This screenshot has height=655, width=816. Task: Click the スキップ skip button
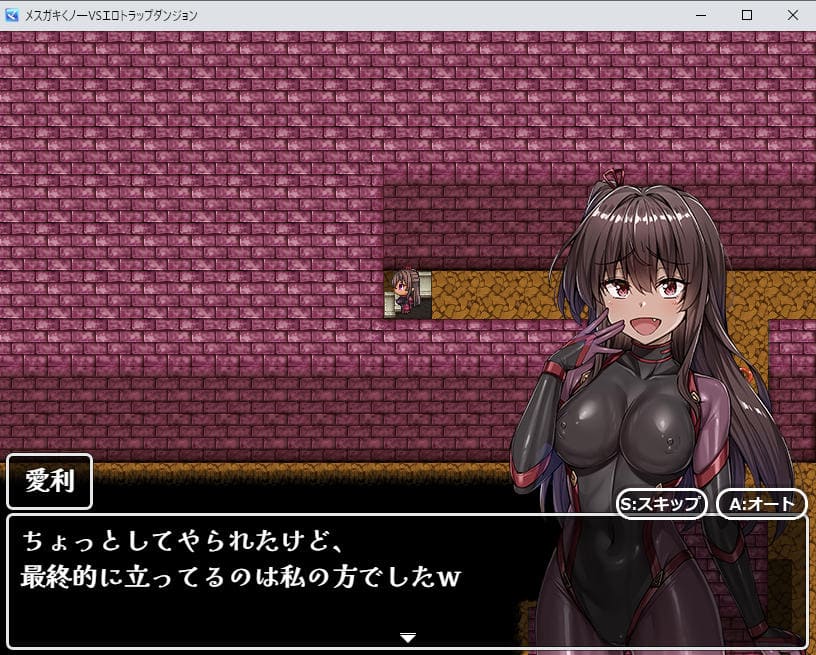(x=662, y=503)
